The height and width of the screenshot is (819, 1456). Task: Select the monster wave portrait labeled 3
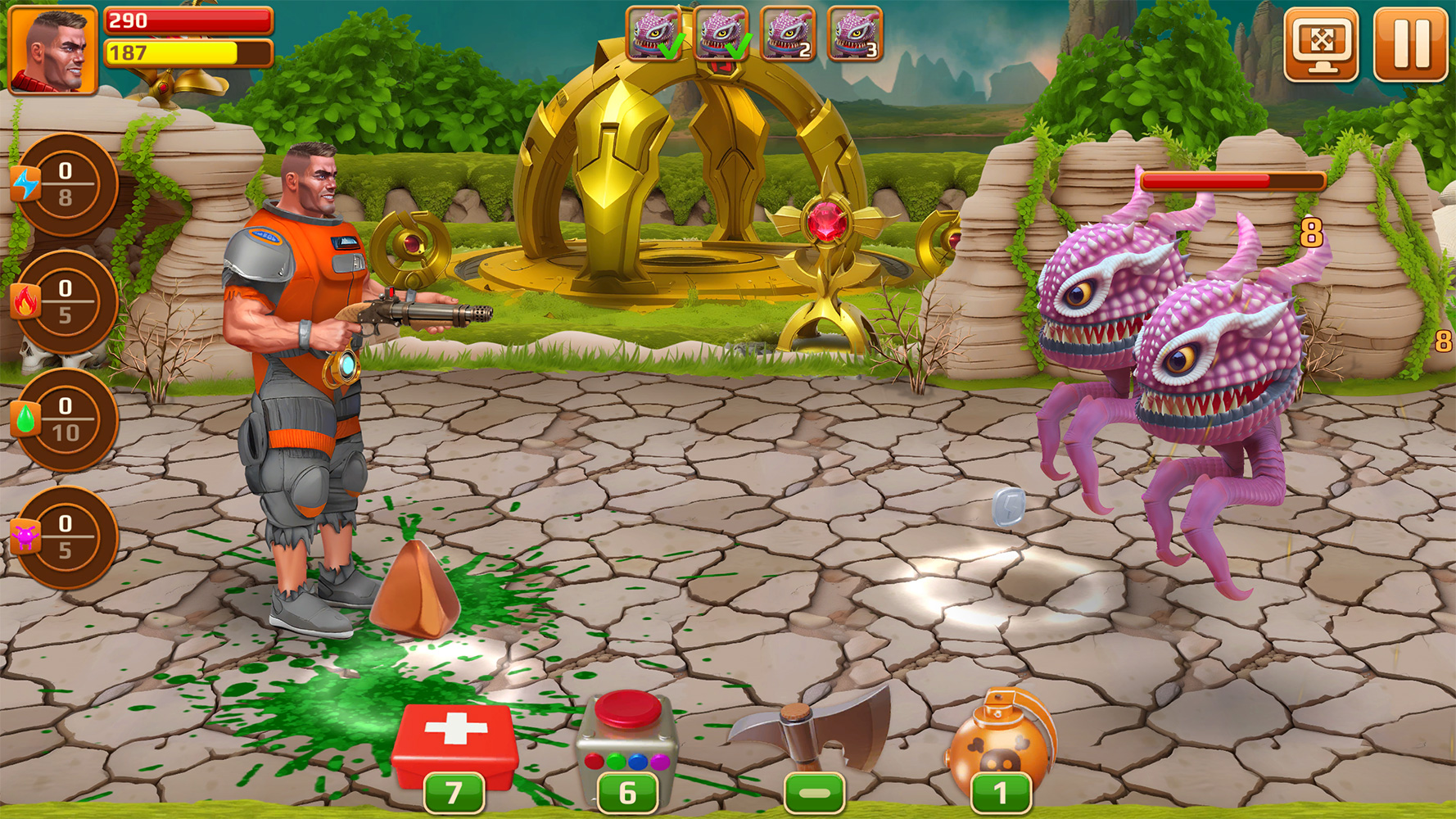point(855,34)
